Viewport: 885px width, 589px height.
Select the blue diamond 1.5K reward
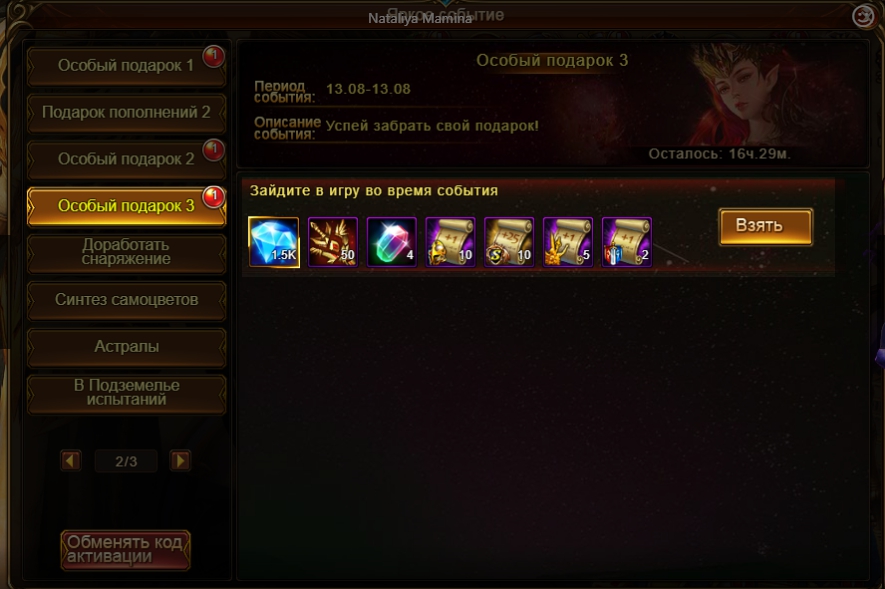(x=274, y=243)
